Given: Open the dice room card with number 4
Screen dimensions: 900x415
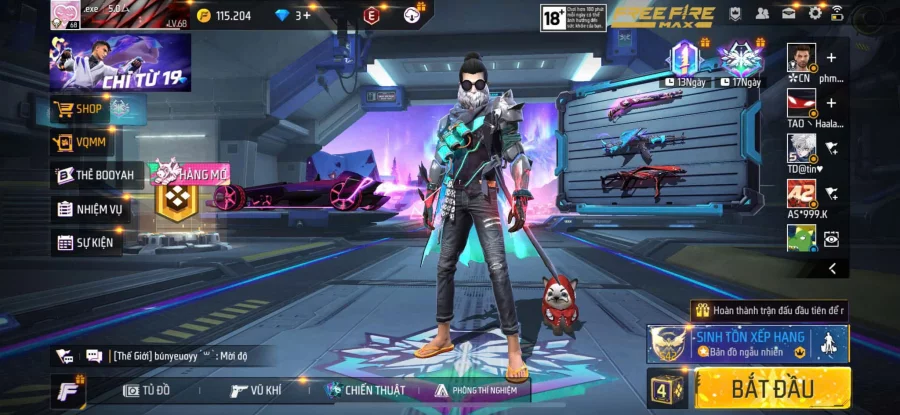Looking at the screenshot, I should tap(666, 387).
